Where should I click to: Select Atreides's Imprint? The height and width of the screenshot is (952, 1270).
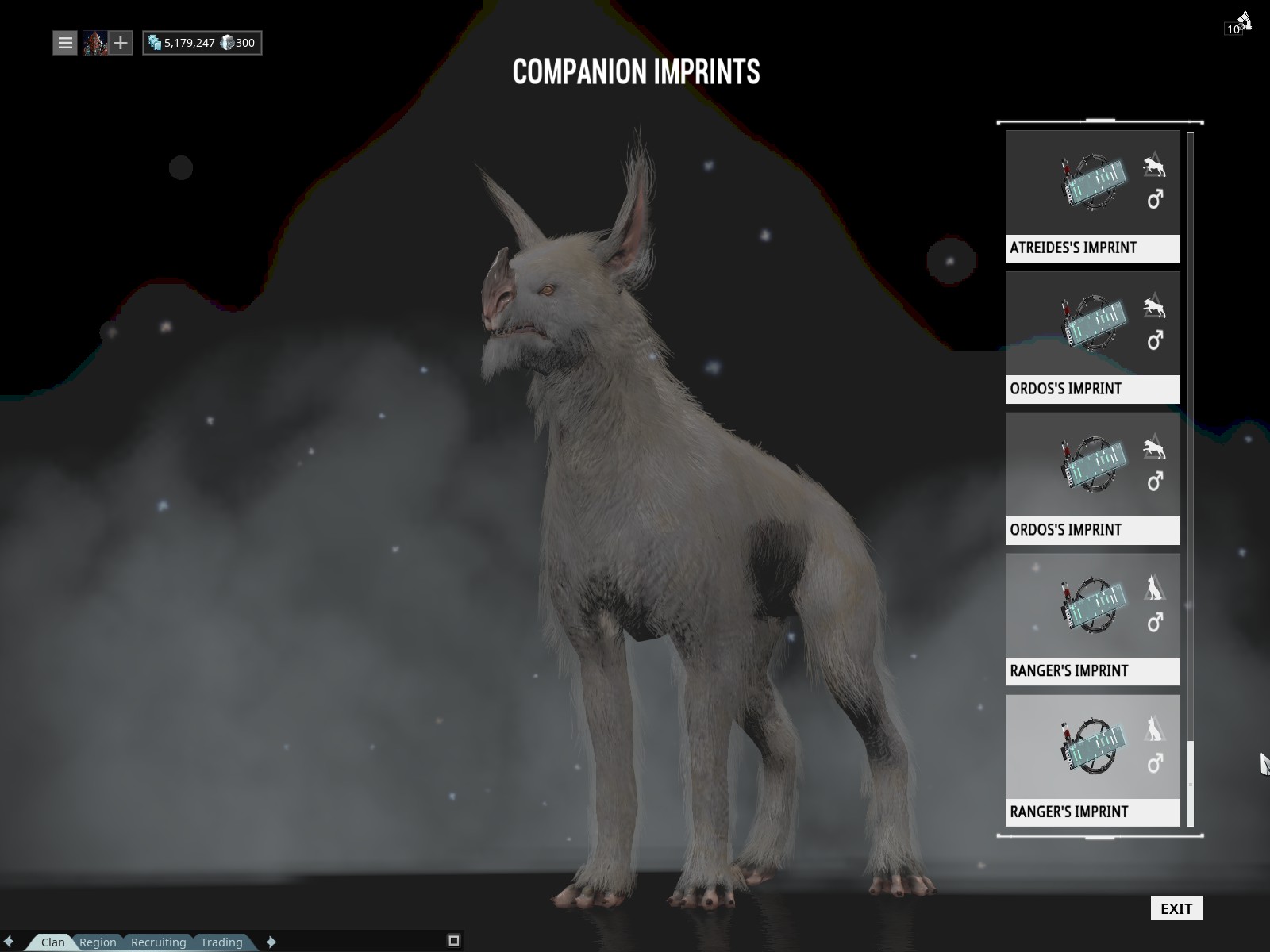point(1092,196)
